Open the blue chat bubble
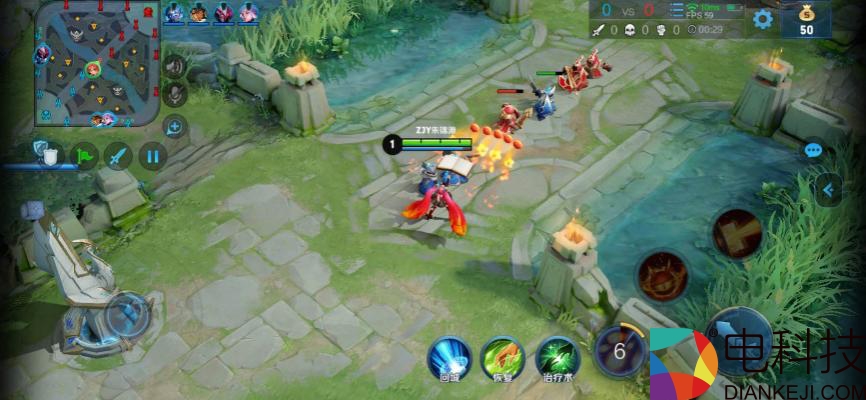 813,150
